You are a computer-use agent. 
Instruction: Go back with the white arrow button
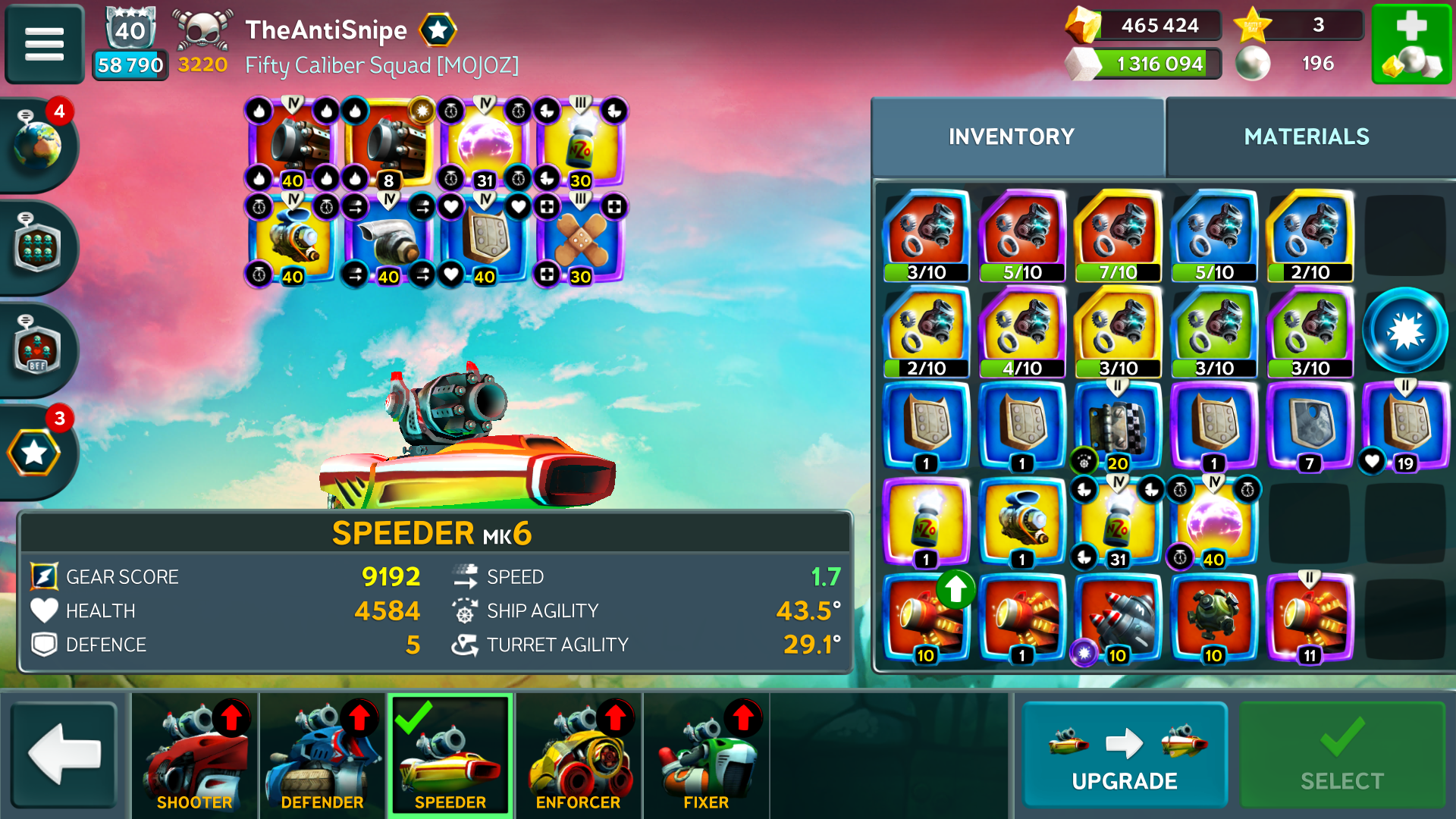[64, 755]
